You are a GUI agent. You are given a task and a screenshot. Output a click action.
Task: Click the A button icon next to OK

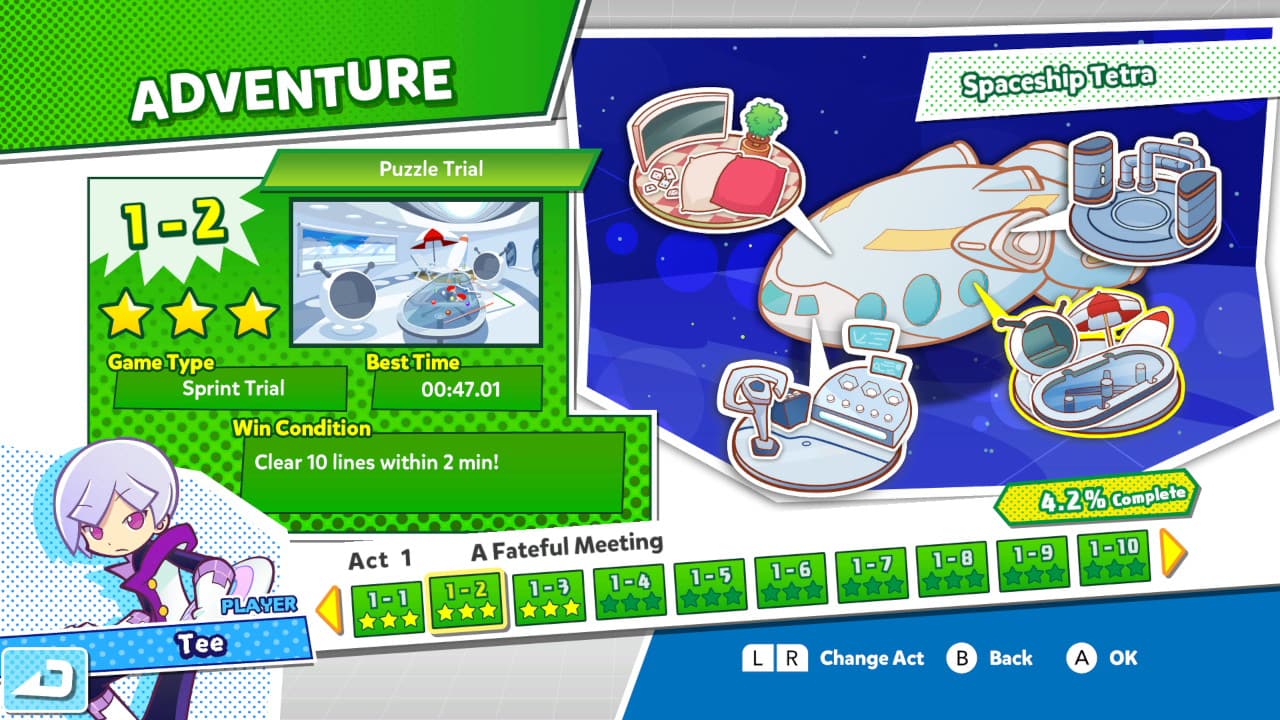(x=1083, y=658)
